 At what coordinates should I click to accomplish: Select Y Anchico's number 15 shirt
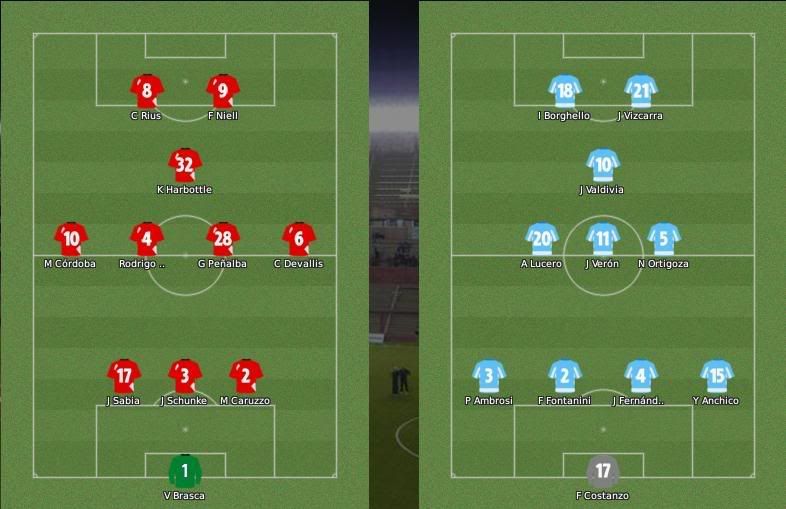tap(717, 376)
